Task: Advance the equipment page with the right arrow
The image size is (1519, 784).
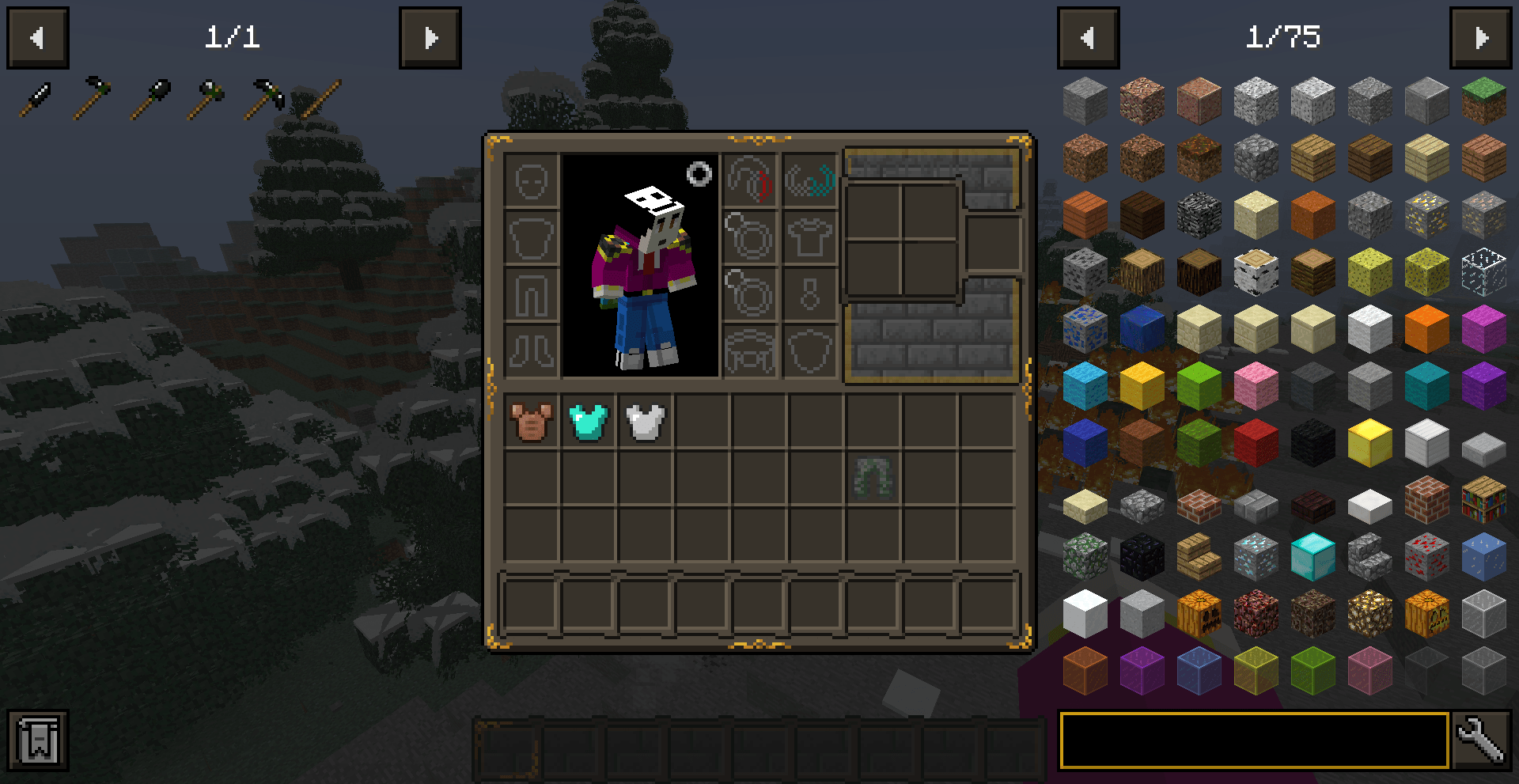Action: (x=430, y=37)
